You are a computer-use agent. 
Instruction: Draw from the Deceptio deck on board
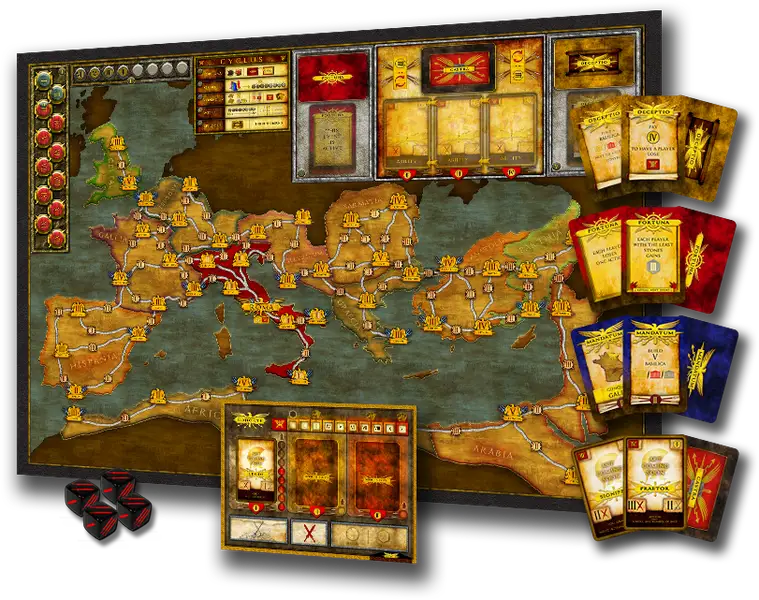click(591, 63)
